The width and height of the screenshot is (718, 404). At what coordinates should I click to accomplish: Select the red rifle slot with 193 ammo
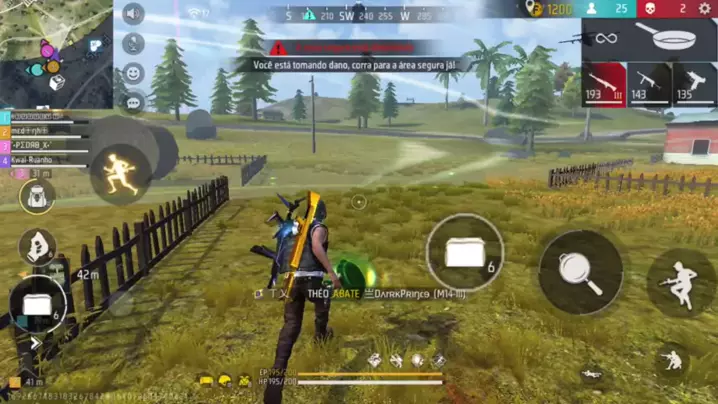click(x=604, y=84)
